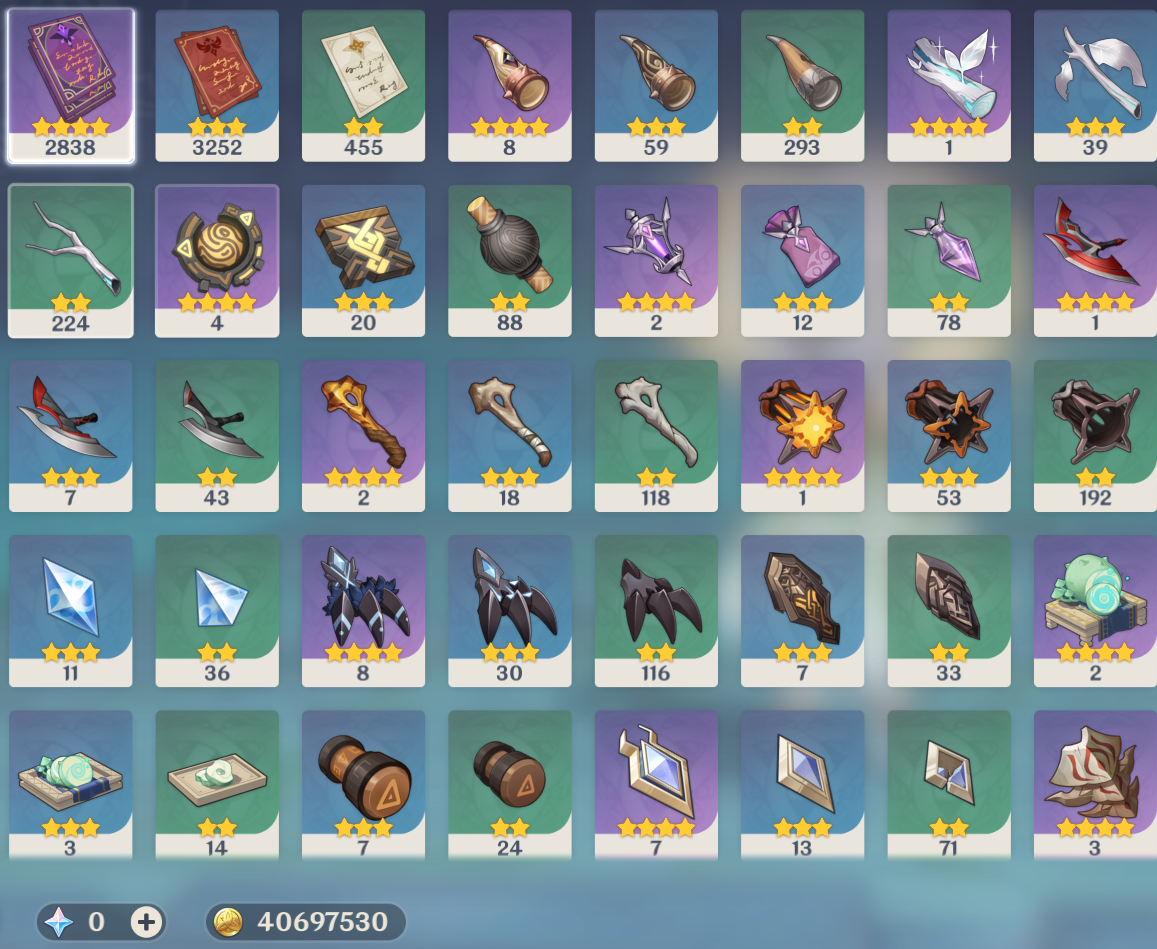Select the purple book stack with 2838
The image size is (1157, 949).
pos(70,85)
